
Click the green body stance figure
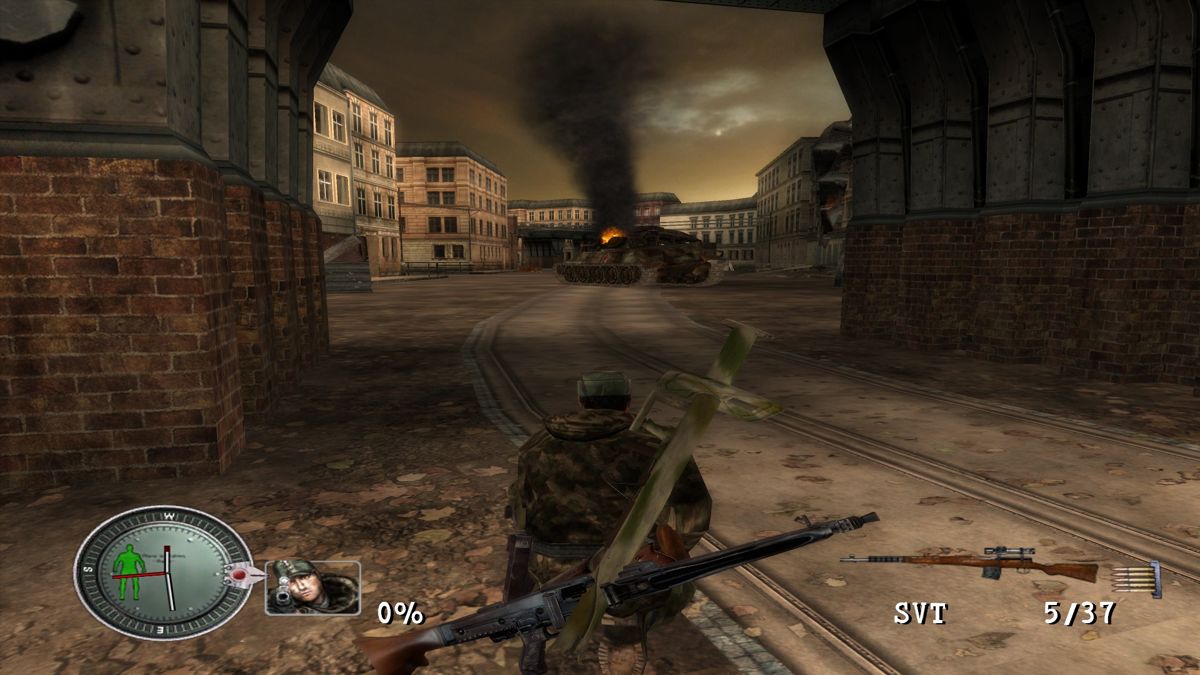click(x=128, y=567)
